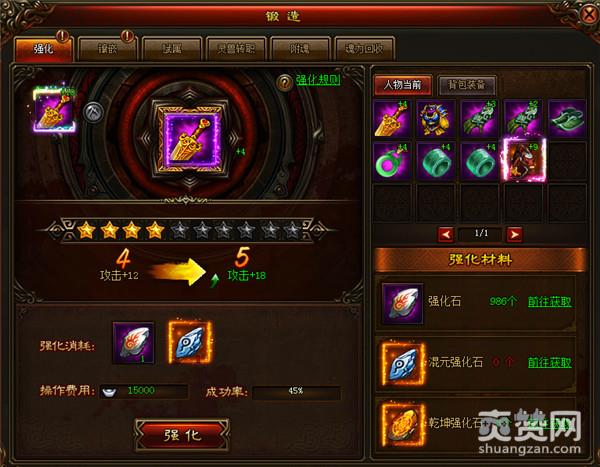The image size is (600, 467).
Task: Switch to the 魂力回收 tab
Action: click(x=365, y=48)
